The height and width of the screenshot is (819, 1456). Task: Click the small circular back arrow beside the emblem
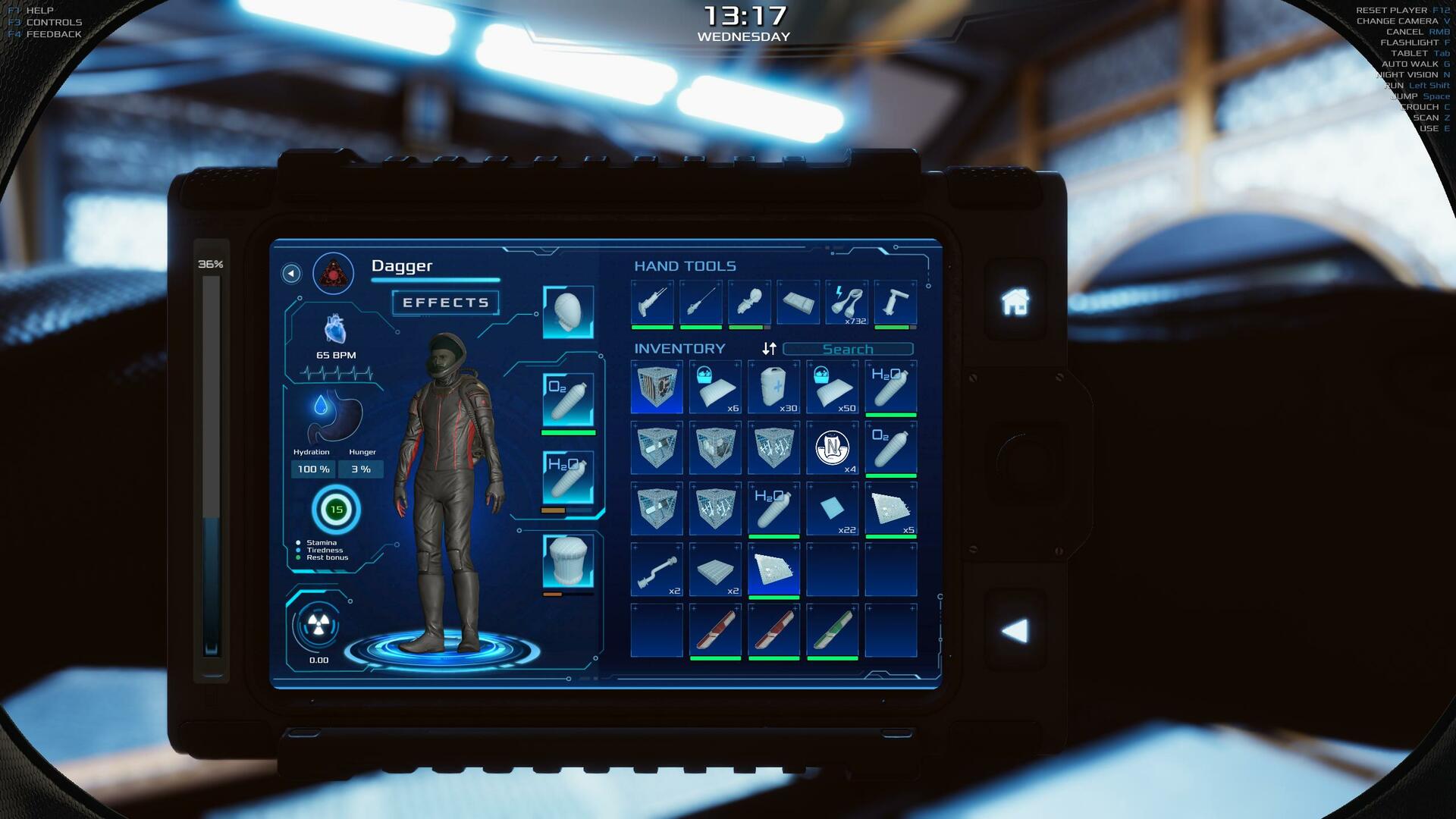point(291,274)
